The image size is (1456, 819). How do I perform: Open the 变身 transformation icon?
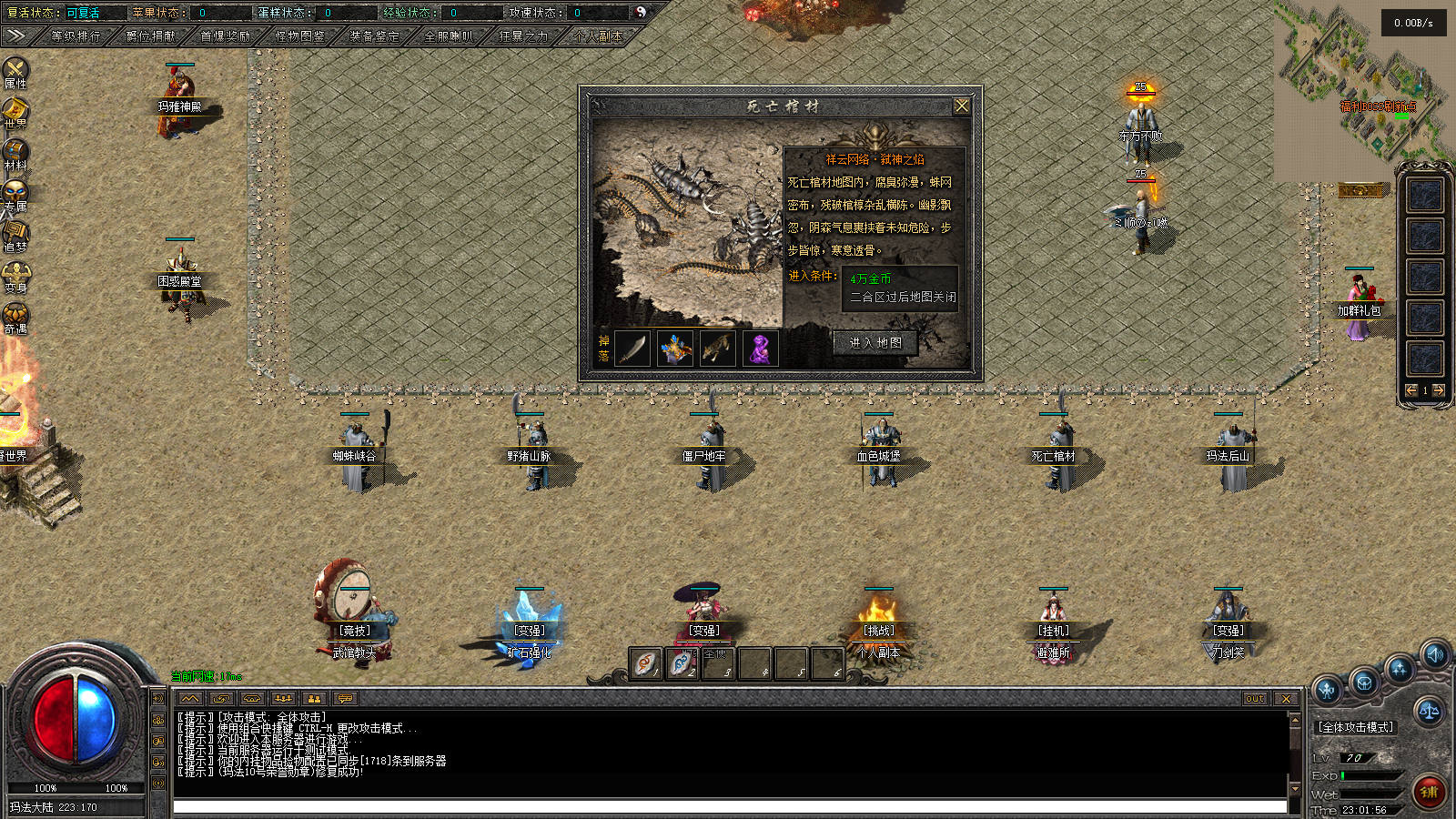(15, 276)
